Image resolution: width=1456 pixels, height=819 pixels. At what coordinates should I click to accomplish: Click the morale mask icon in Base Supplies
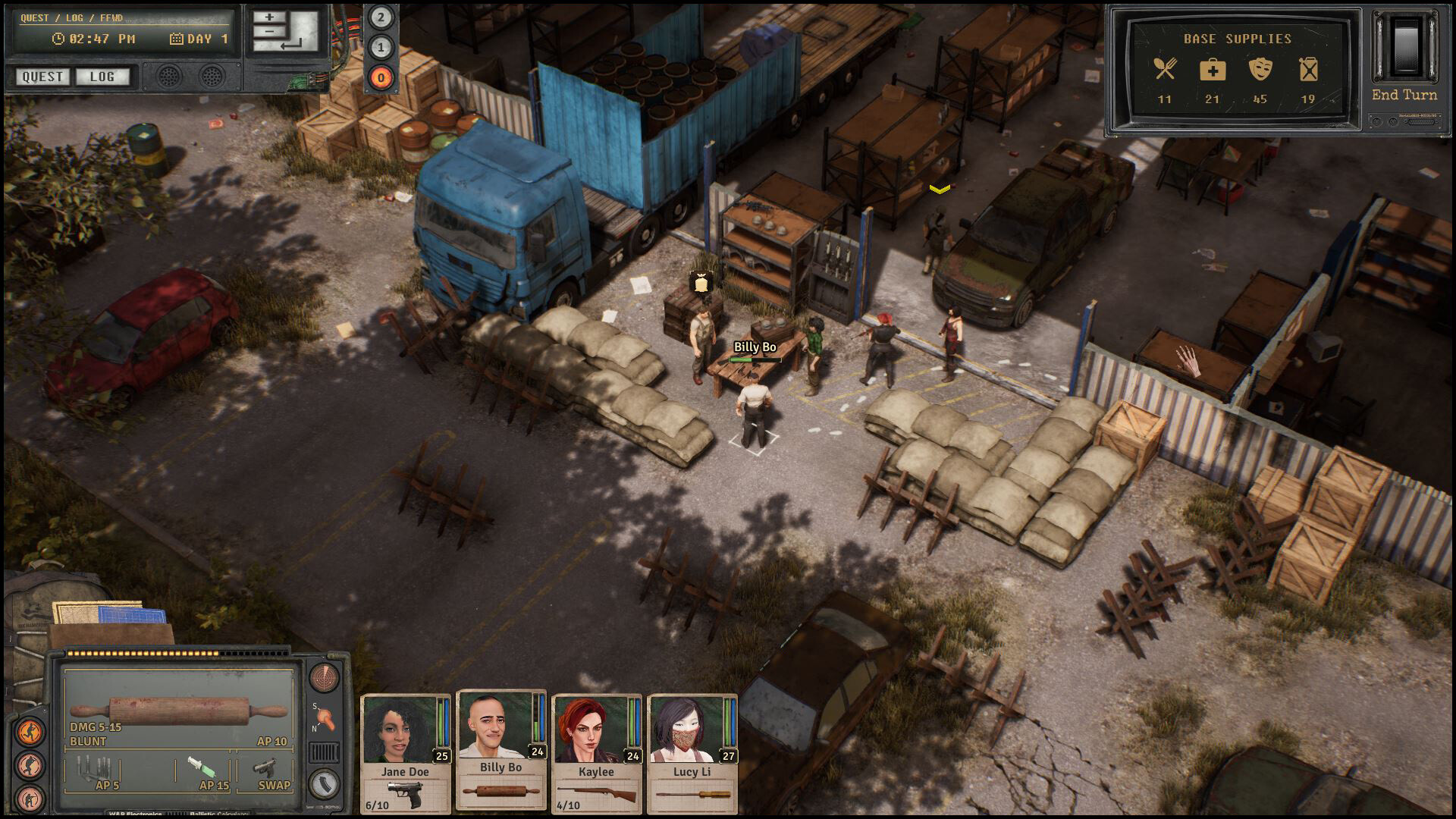pyautogui.click(x=1260, y=70)
